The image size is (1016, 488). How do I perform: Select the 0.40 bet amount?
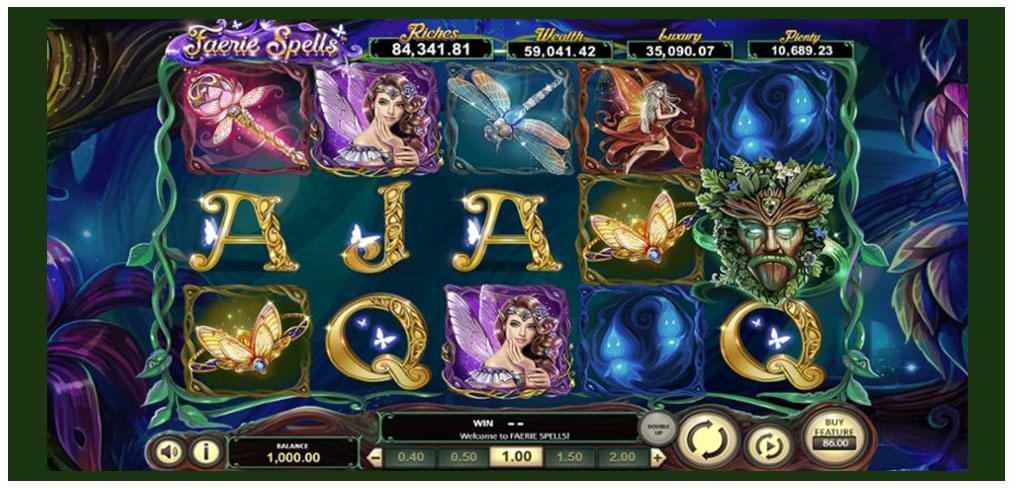pyautogui.click(x=410, y=458)
